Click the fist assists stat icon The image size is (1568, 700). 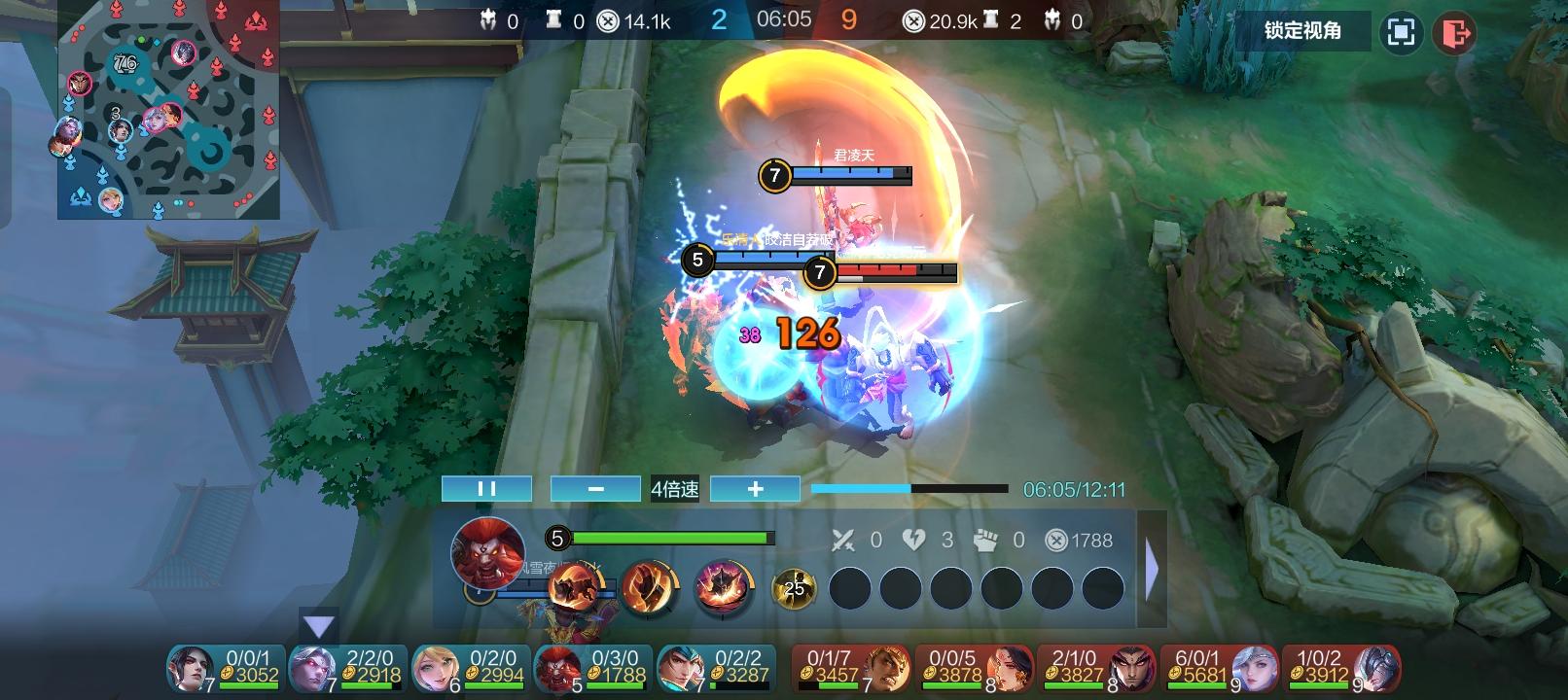[x=985, y=542]
